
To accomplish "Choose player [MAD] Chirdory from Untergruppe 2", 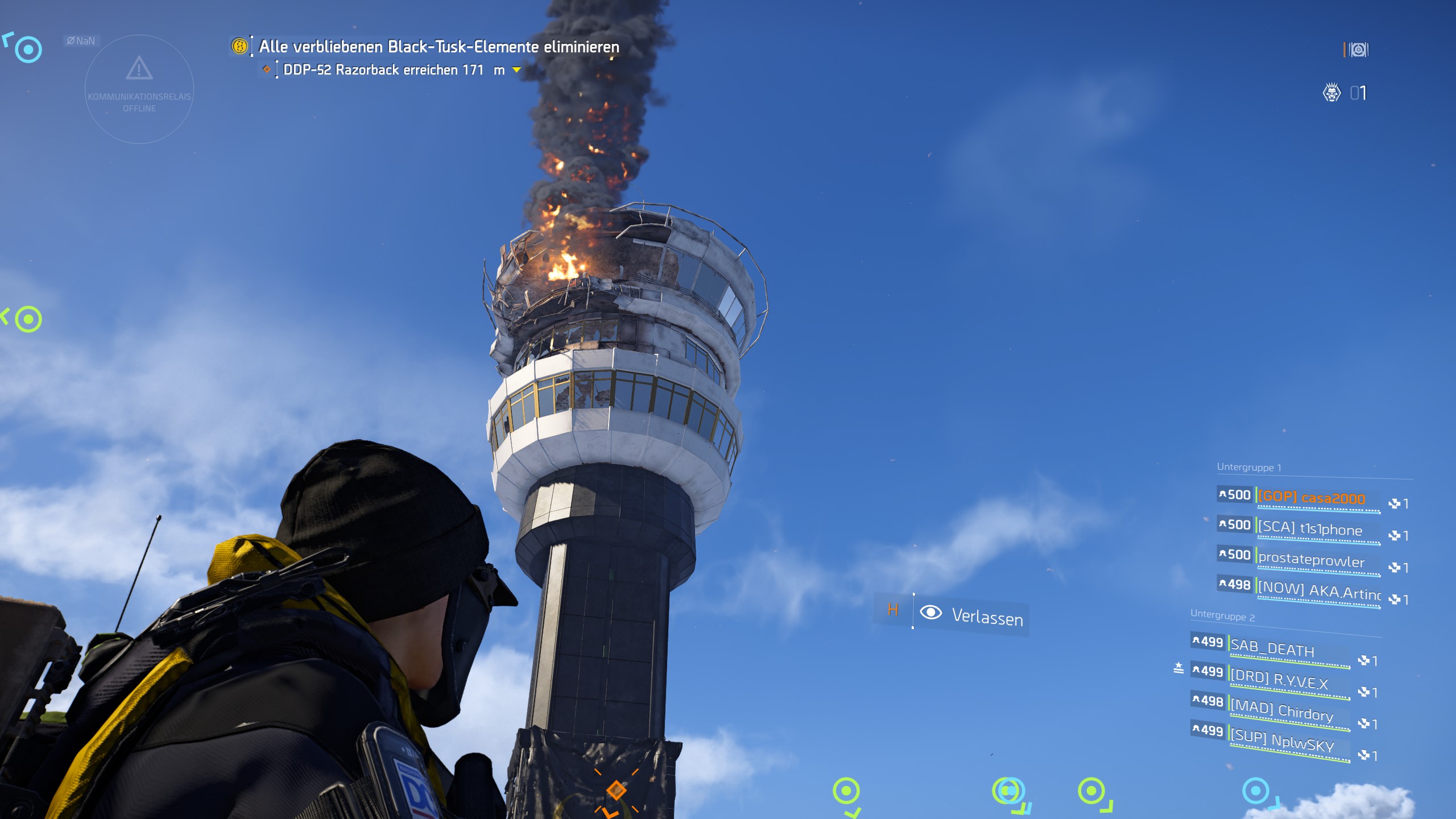I will pyautogui.click(x=1281, y=710).
